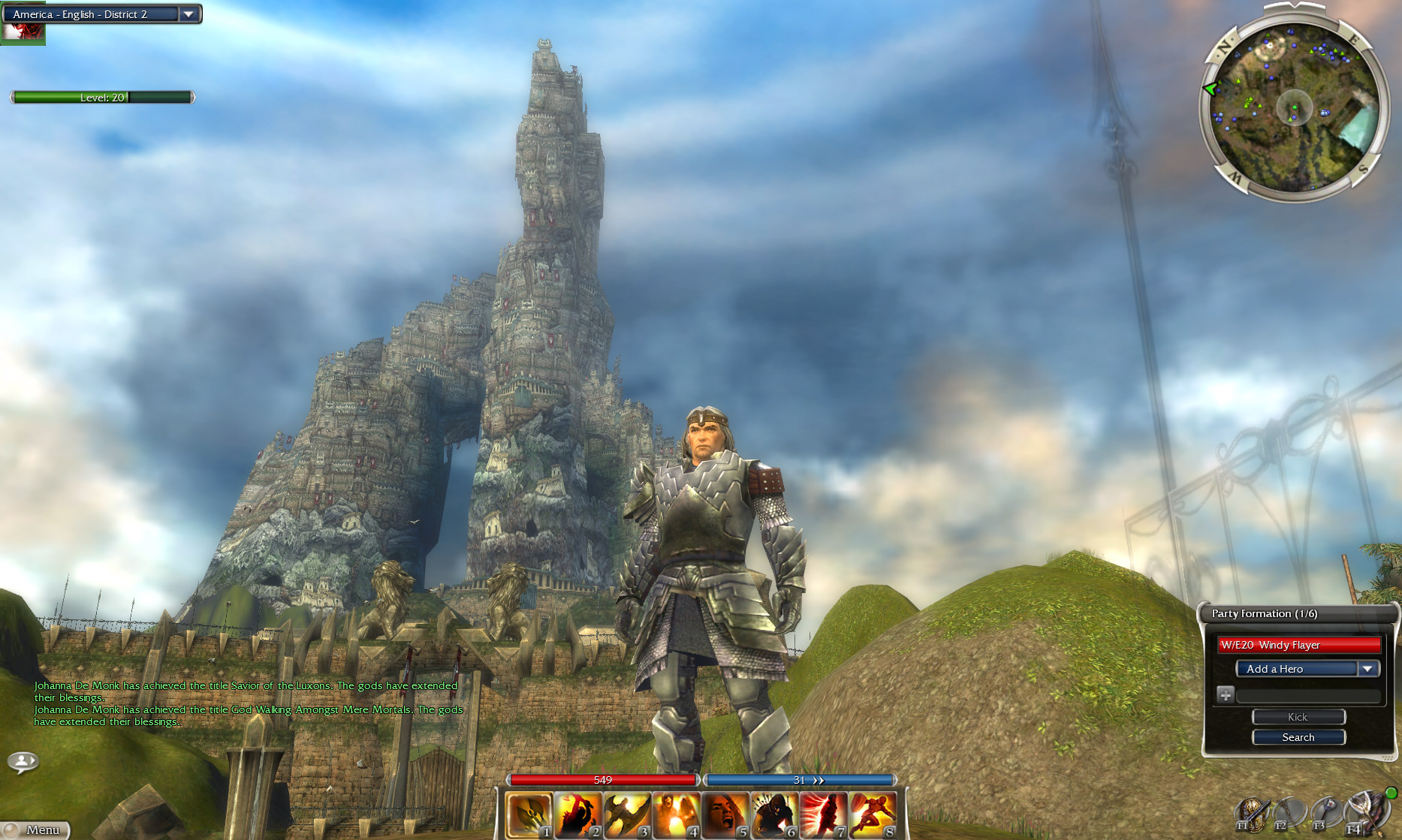Open the district selection dropdown
This screenshot has height=840, width=1402.
[188, 14]
